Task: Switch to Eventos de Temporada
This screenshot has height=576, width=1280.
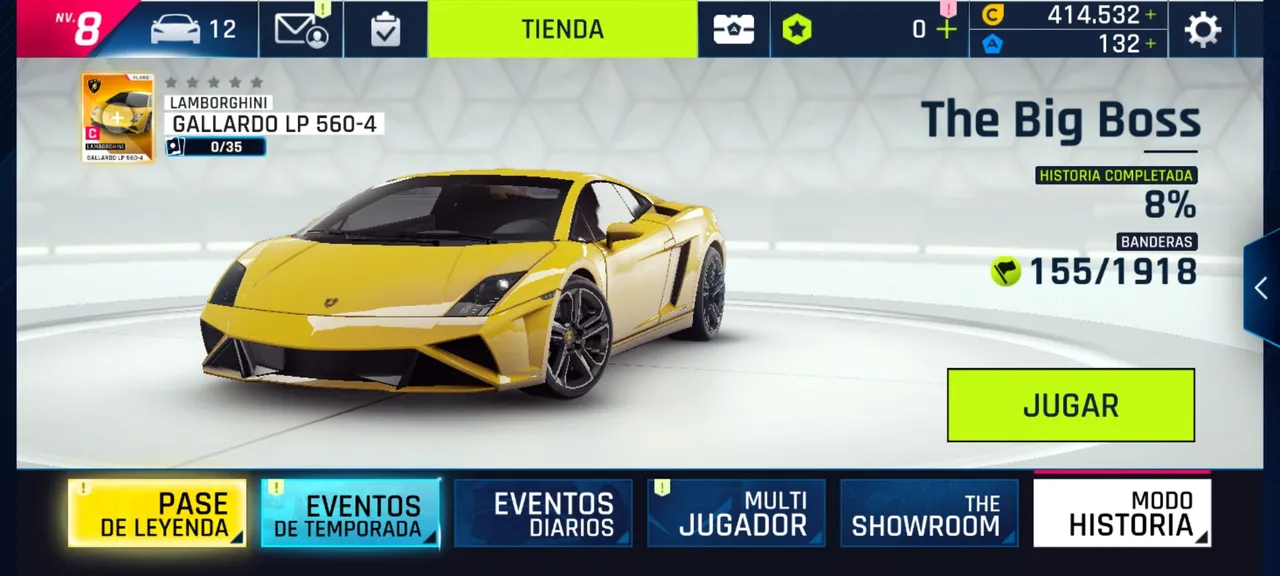Action: 350,513
